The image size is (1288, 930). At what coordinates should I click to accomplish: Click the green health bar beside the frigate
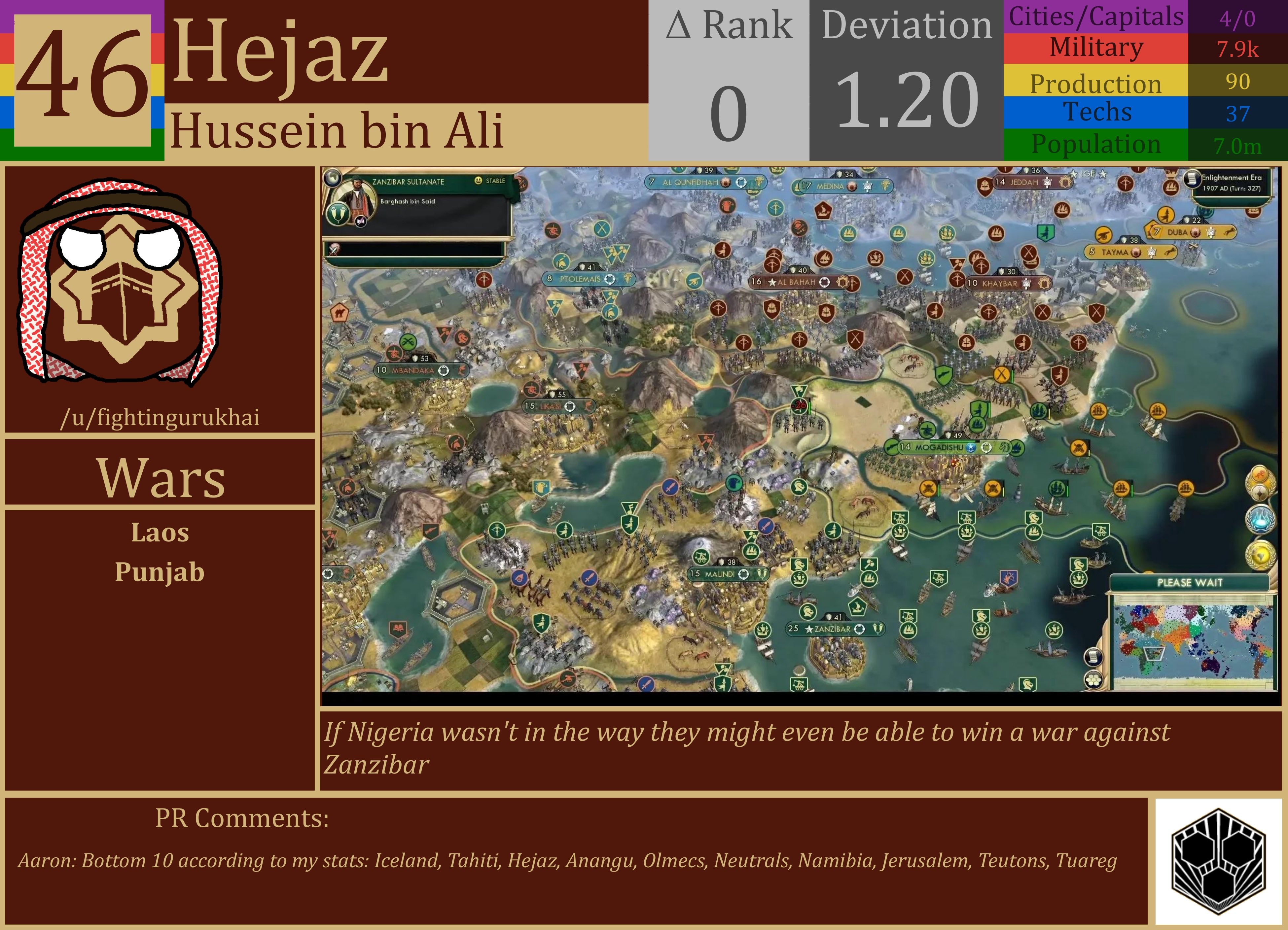click(x=1132, y=491)
